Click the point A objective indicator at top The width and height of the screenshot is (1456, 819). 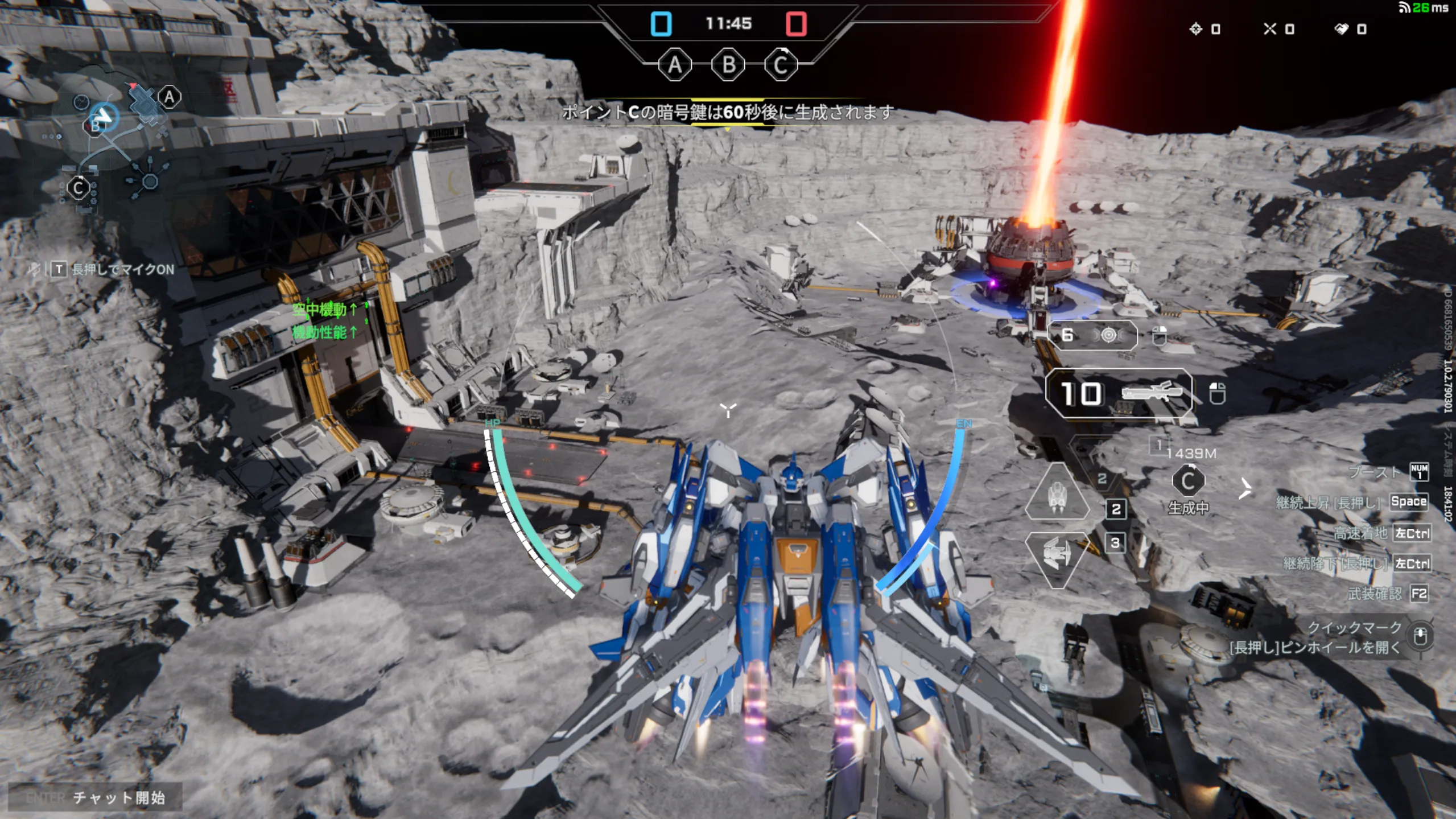[x=675, y=65]
